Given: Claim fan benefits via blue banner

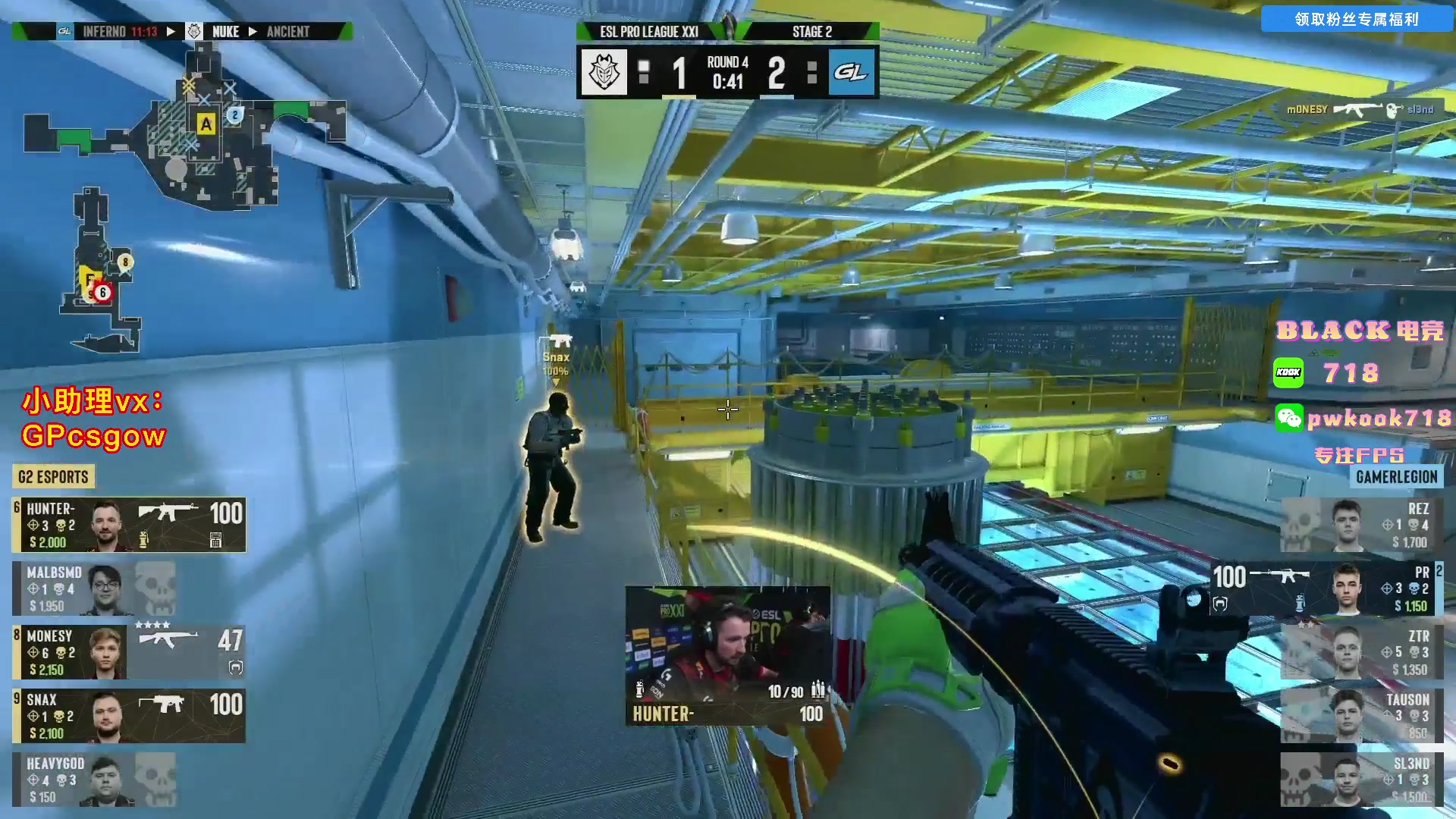Looking at the screenshot, I should [x=1356, y=19].
